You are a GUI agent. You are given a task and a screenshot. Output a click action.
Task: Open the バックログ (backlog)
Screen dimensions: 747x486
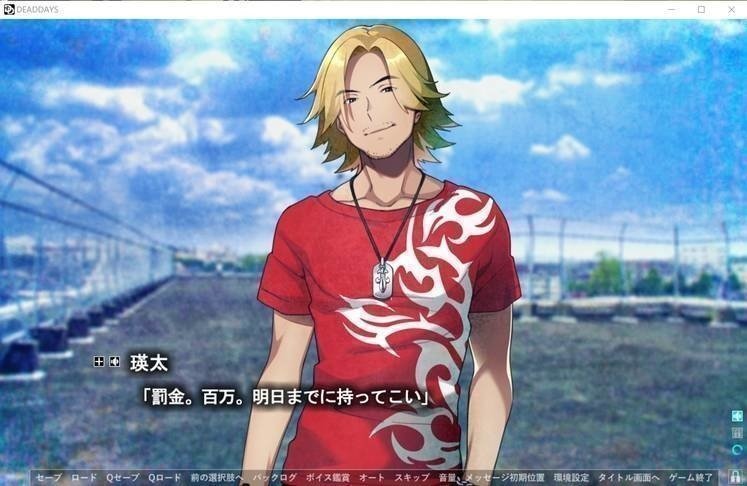pyautogui.click(x=275, y=478)
